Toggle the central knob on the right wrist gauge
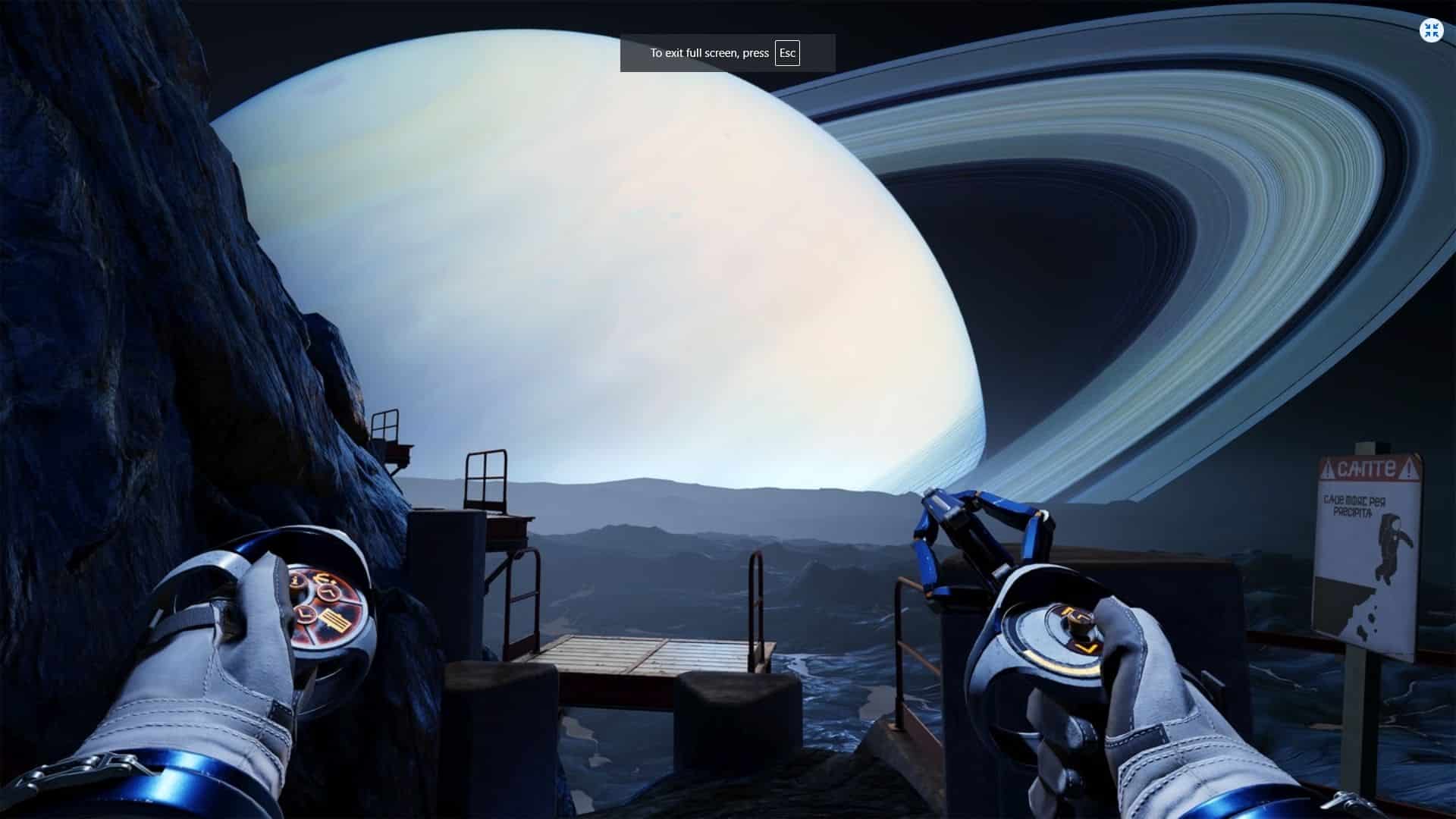 pyautogui.click(x=1078, y=626)
